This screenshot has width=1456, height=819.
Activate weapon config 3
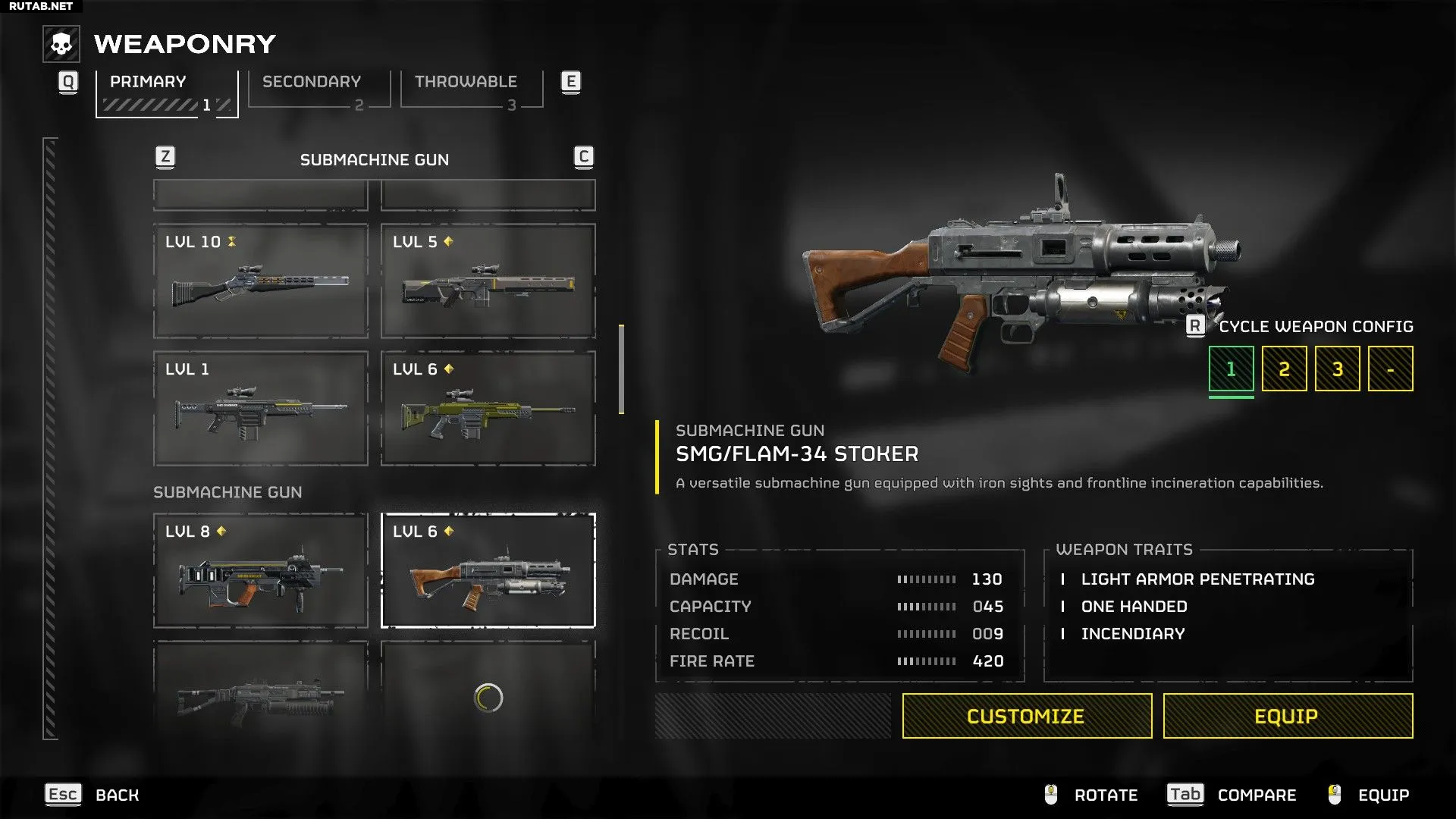click(x=1337, y=369)
